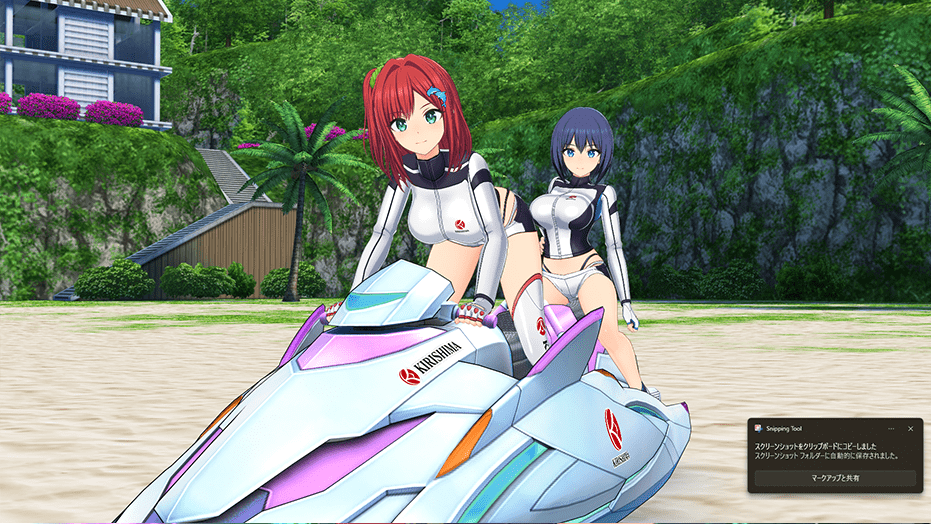This screenshot has width=931, height=524.
Task: Close the Snipping Tool notification
Action: (910, 428)
